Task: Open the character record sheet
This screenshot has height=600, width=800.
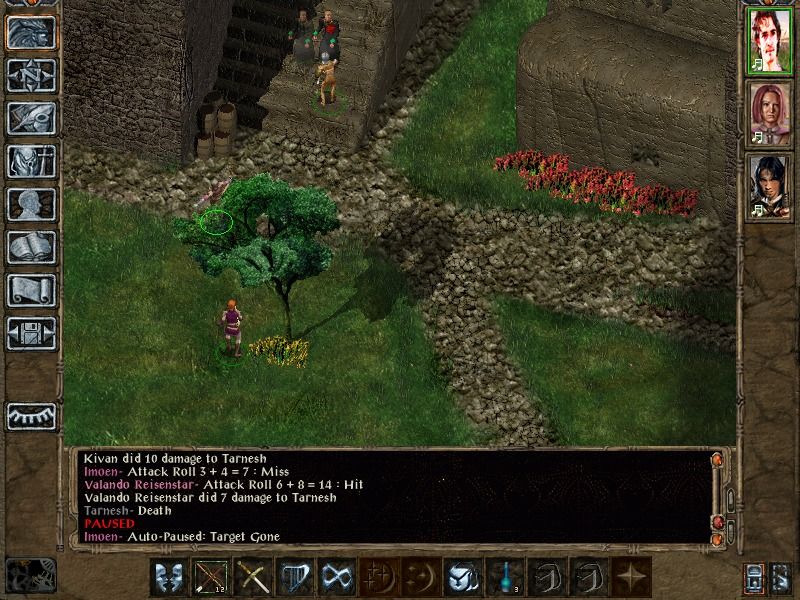Action: (31, 204)
